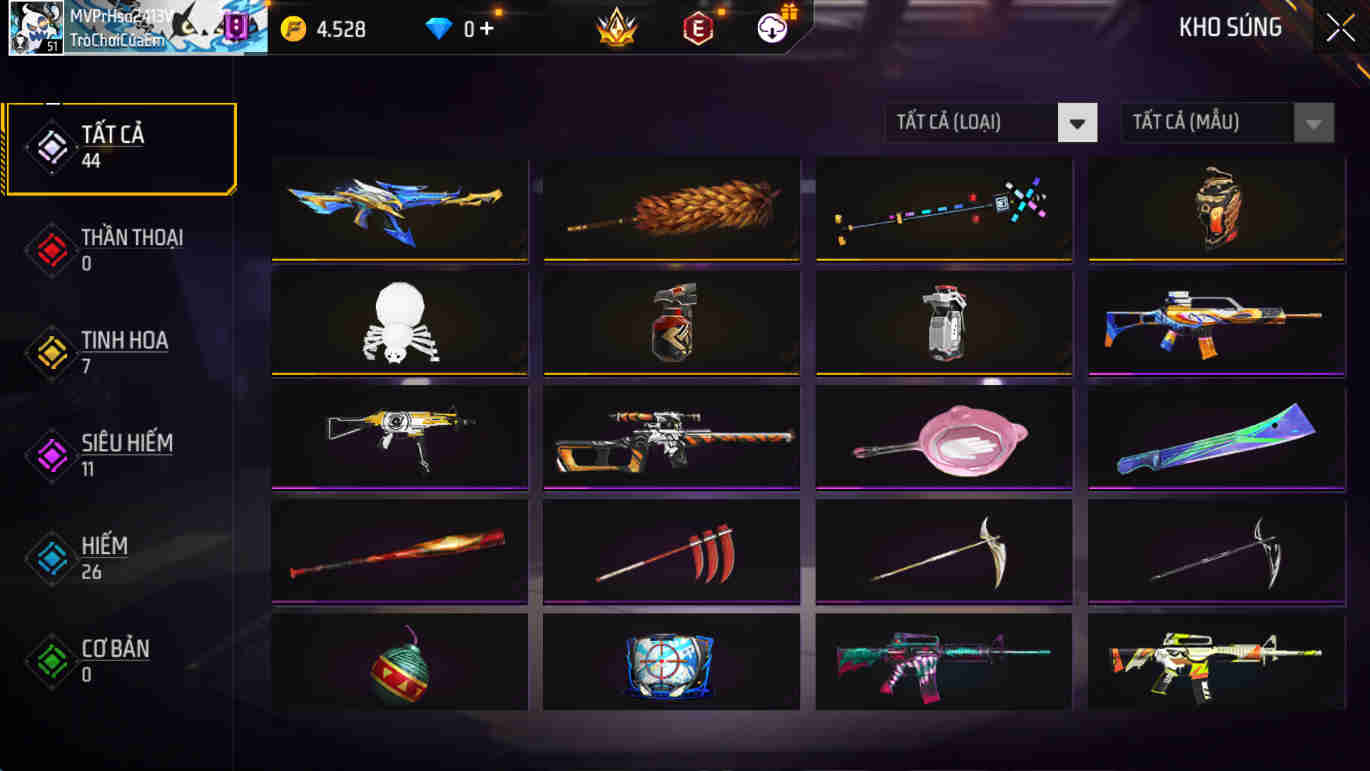Select the blue dragon rifle skin
Screen dimensions: 1370x771
pos(399,207)
